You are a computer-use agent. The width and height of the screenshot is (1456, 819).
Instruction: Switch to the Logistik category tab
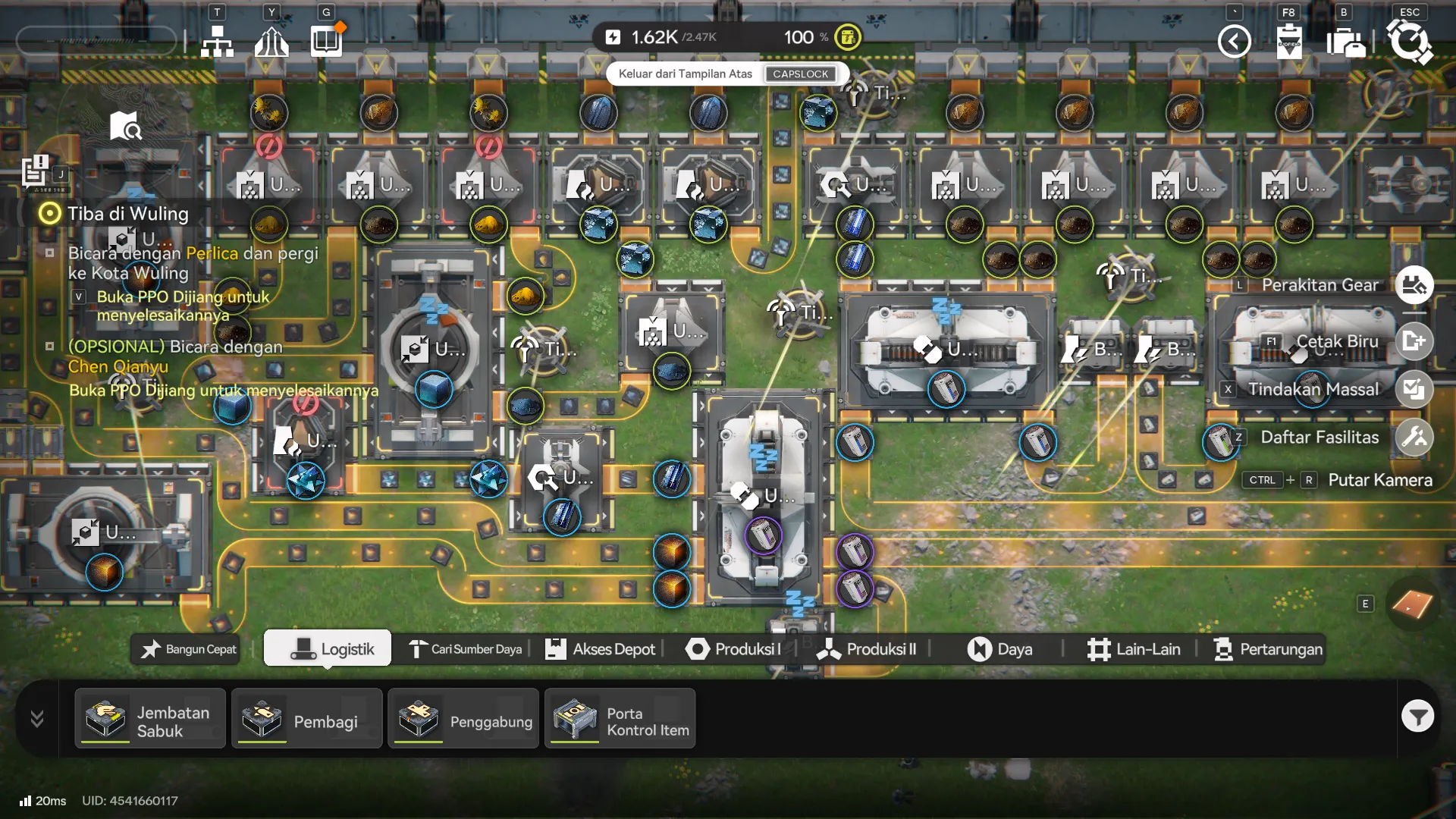click(328, 649)
